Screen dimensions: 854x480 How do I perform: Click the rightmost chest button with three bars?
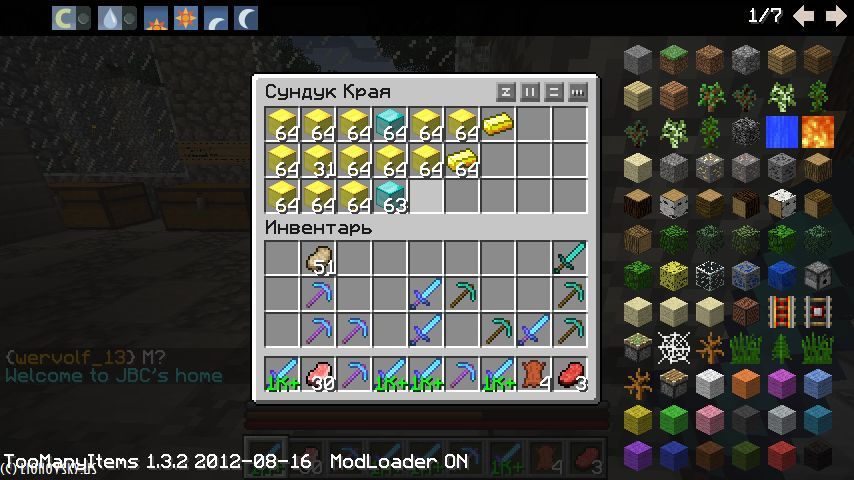pyautogui.click(x=578, y=92)
